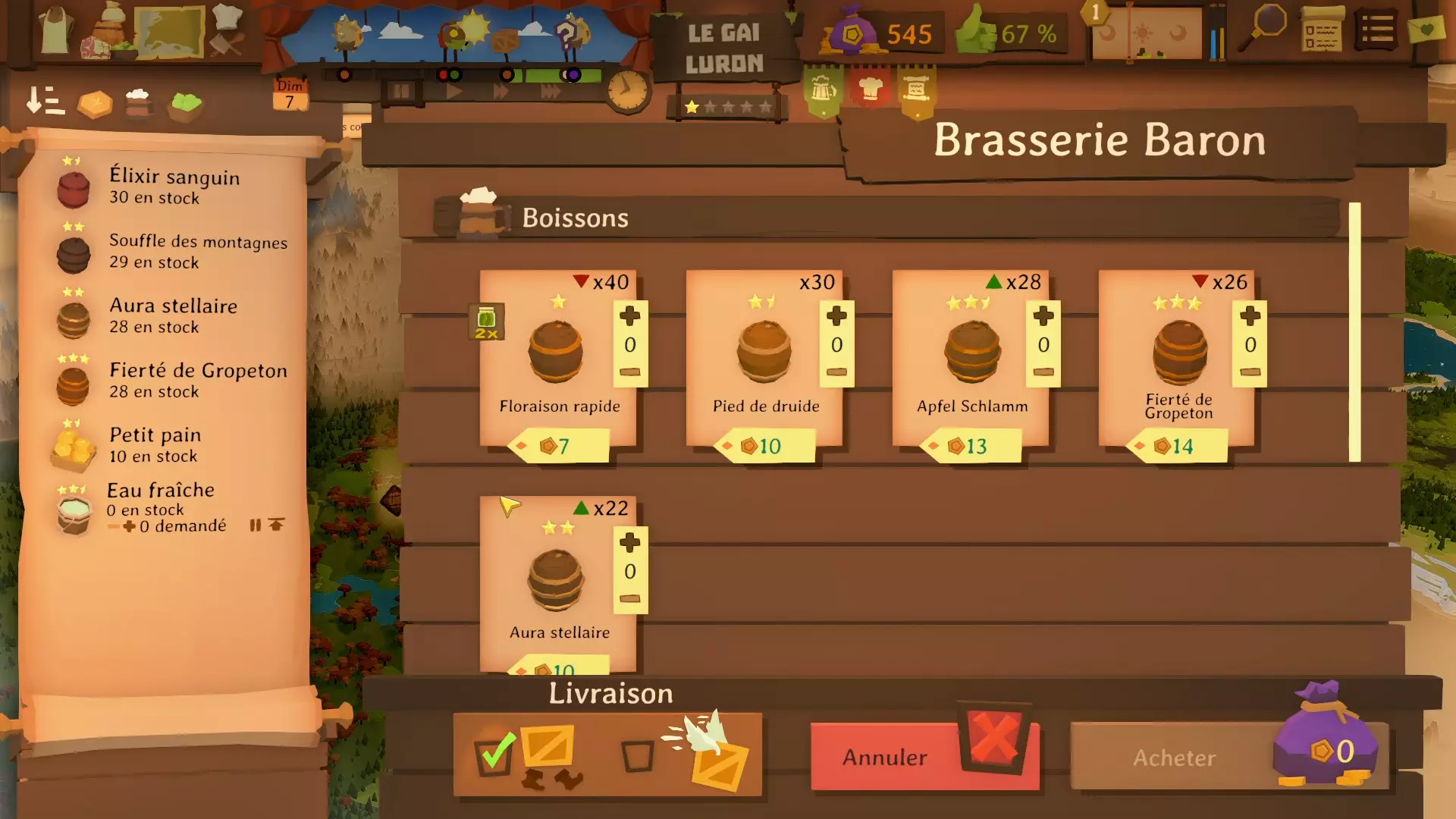The width and height of the screenshot is (1456, 819).
Task: Select Élixir sanguin in stock list
Action: [174, 186]
